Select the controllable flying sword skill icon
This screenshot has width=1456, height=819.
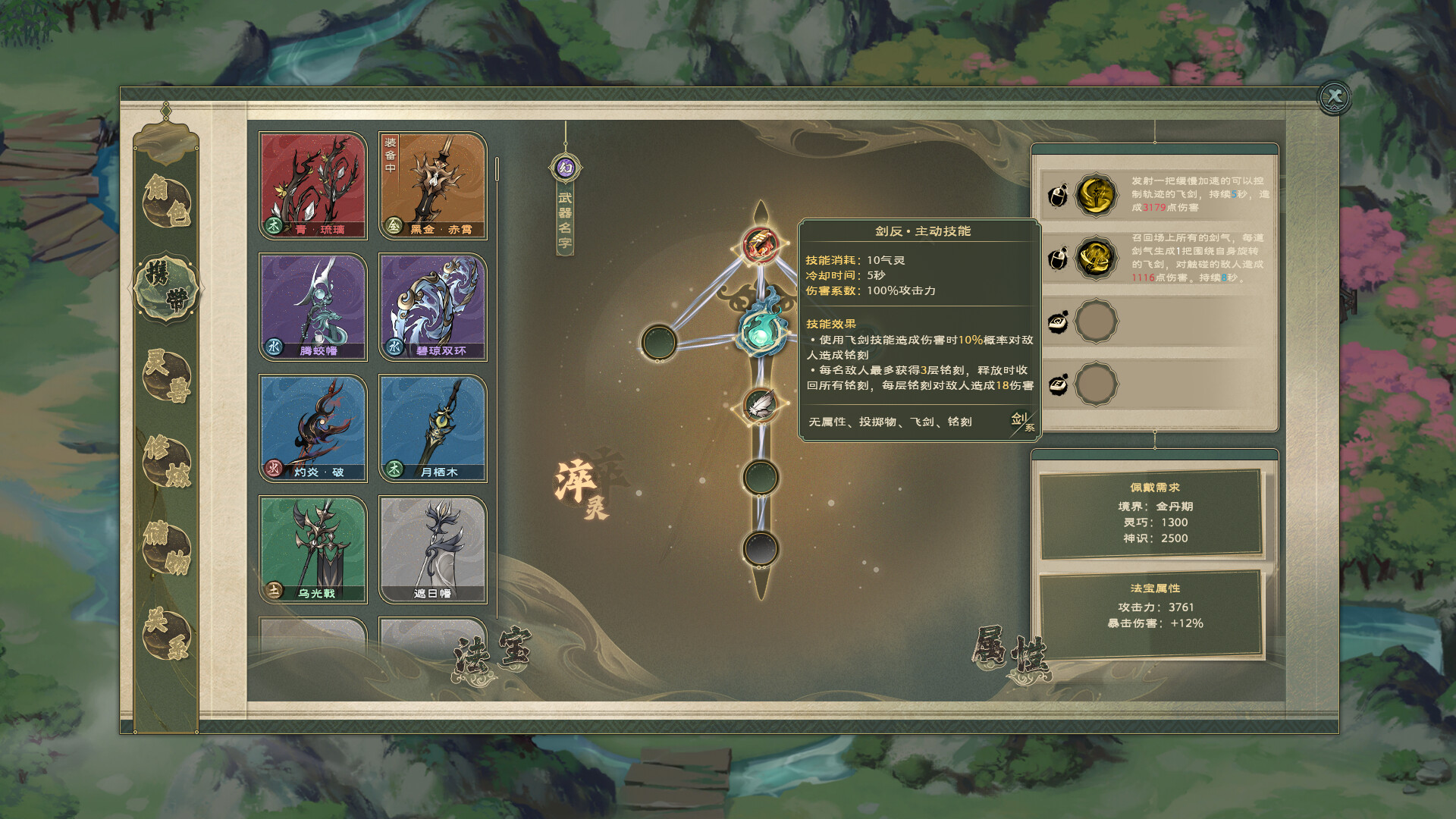pyautogui.click(x=1096, y=195)
